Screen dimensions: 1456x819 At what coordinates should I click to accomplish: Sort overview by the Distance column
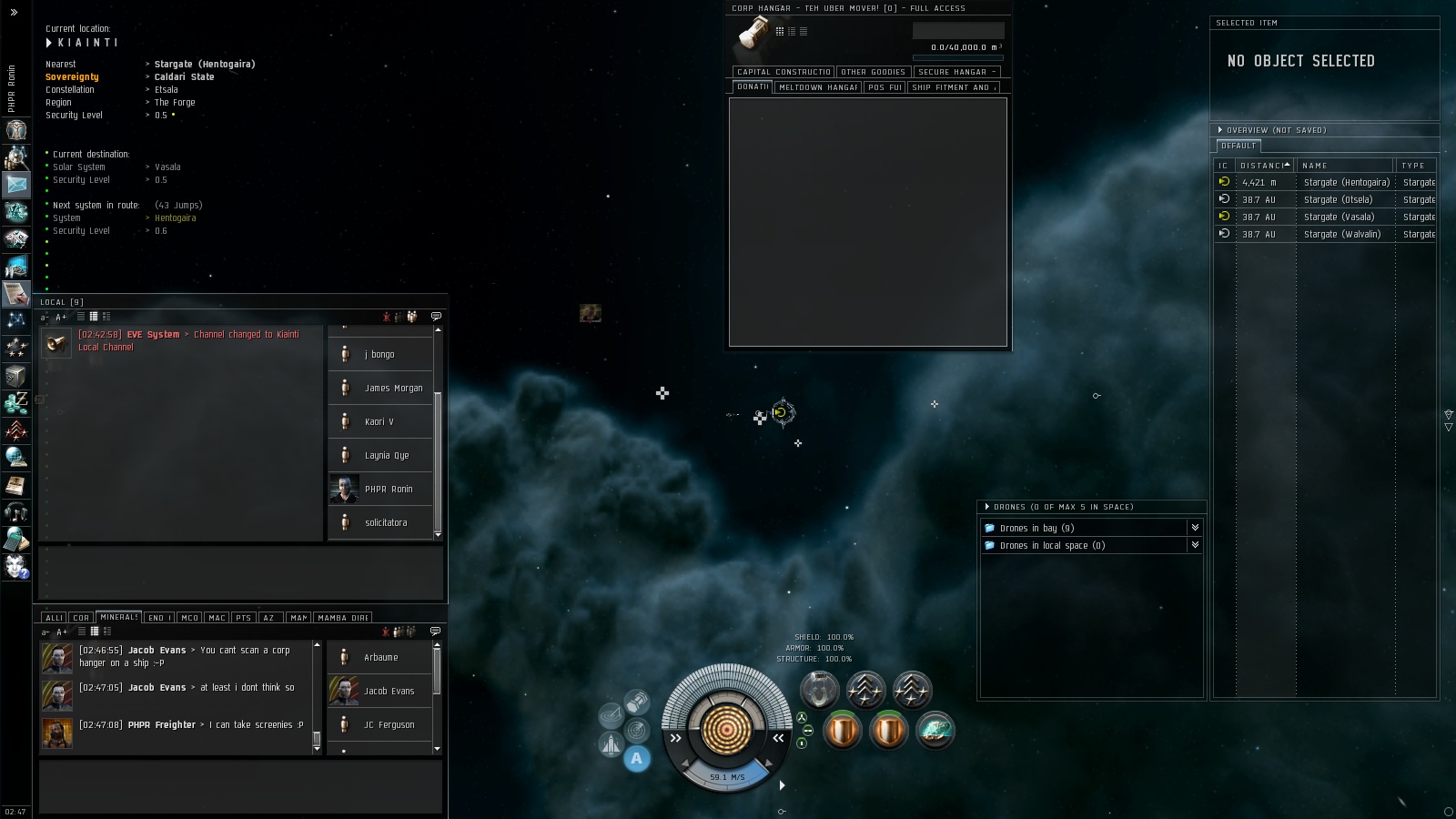1264,166
